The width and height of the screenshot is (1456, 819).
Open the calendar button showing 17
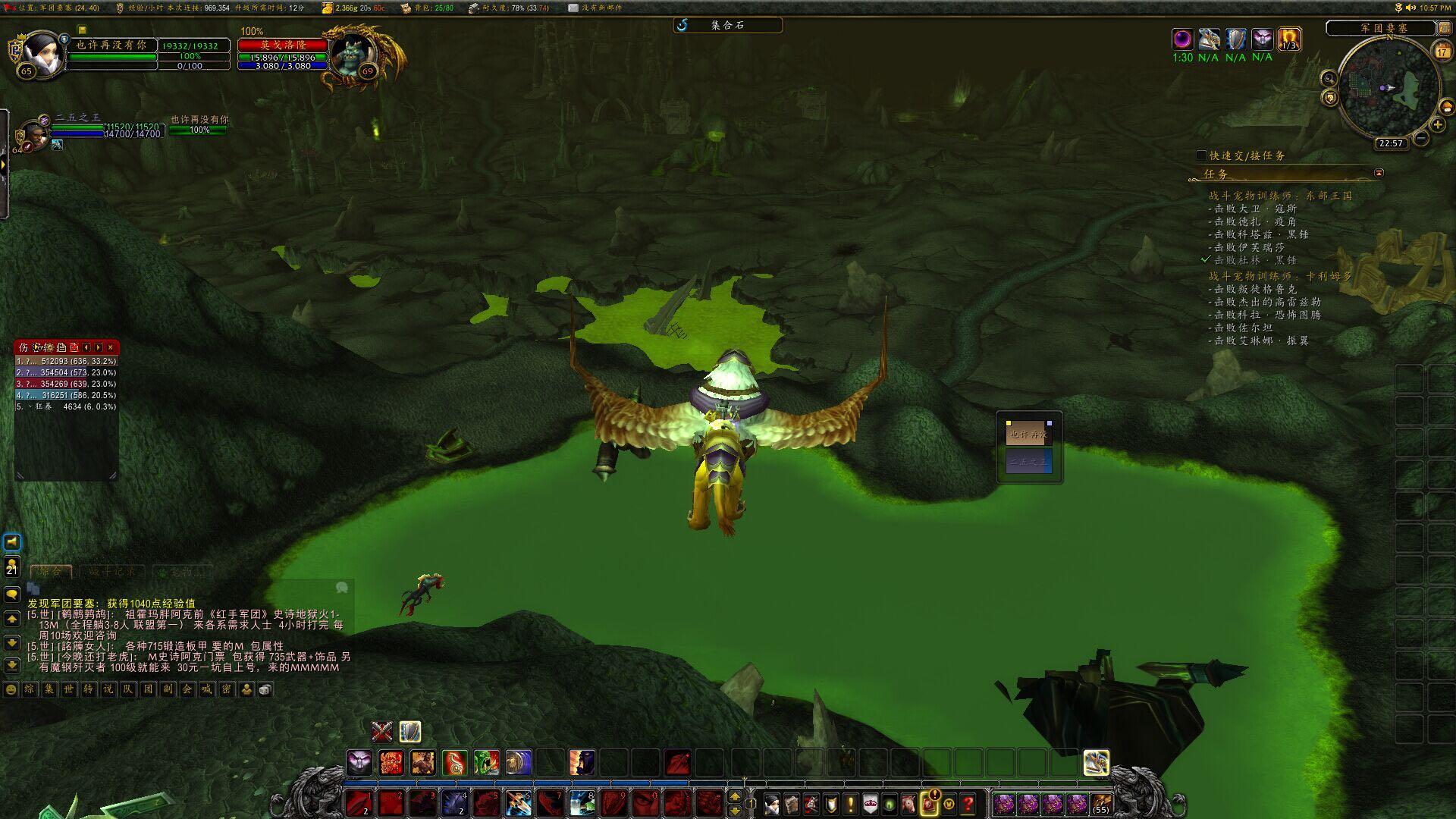1442,52
